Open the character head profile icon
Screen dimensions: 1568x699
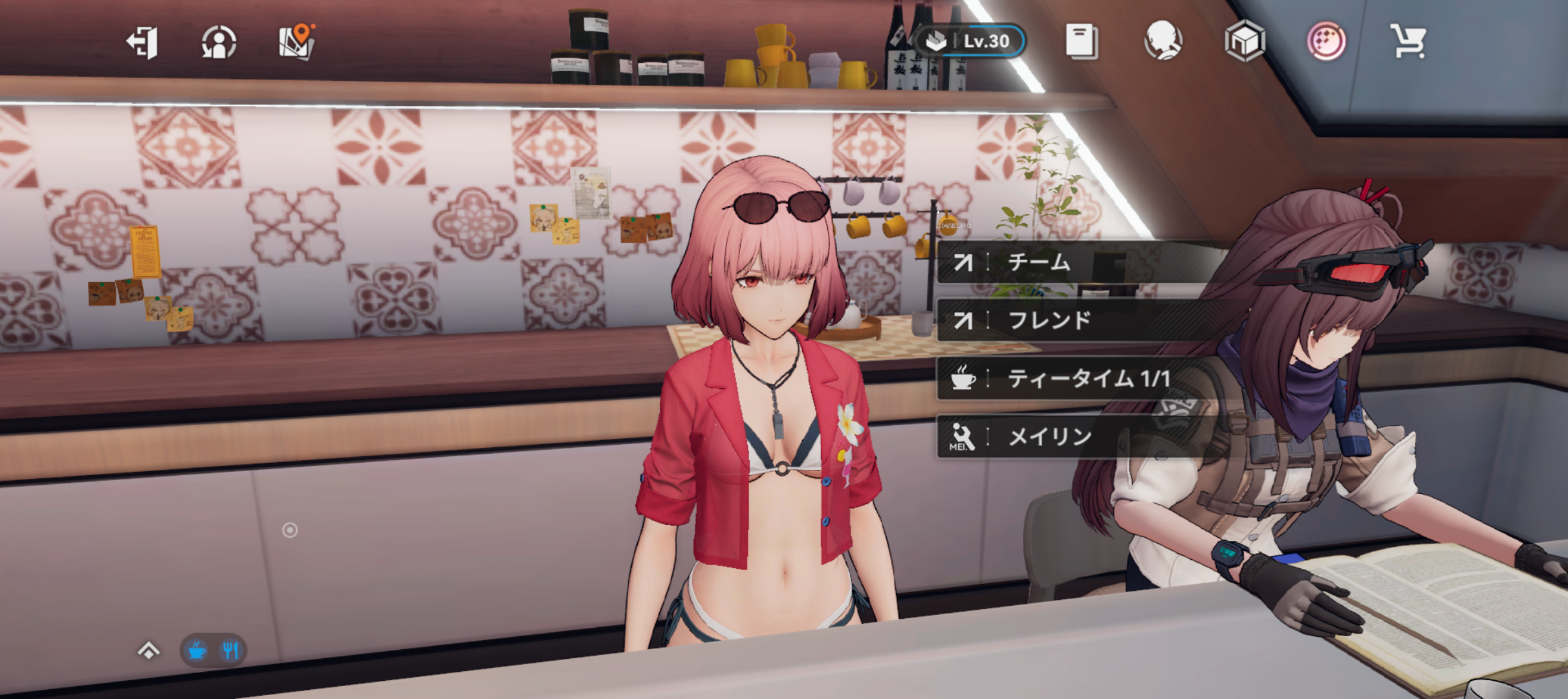1162,41
